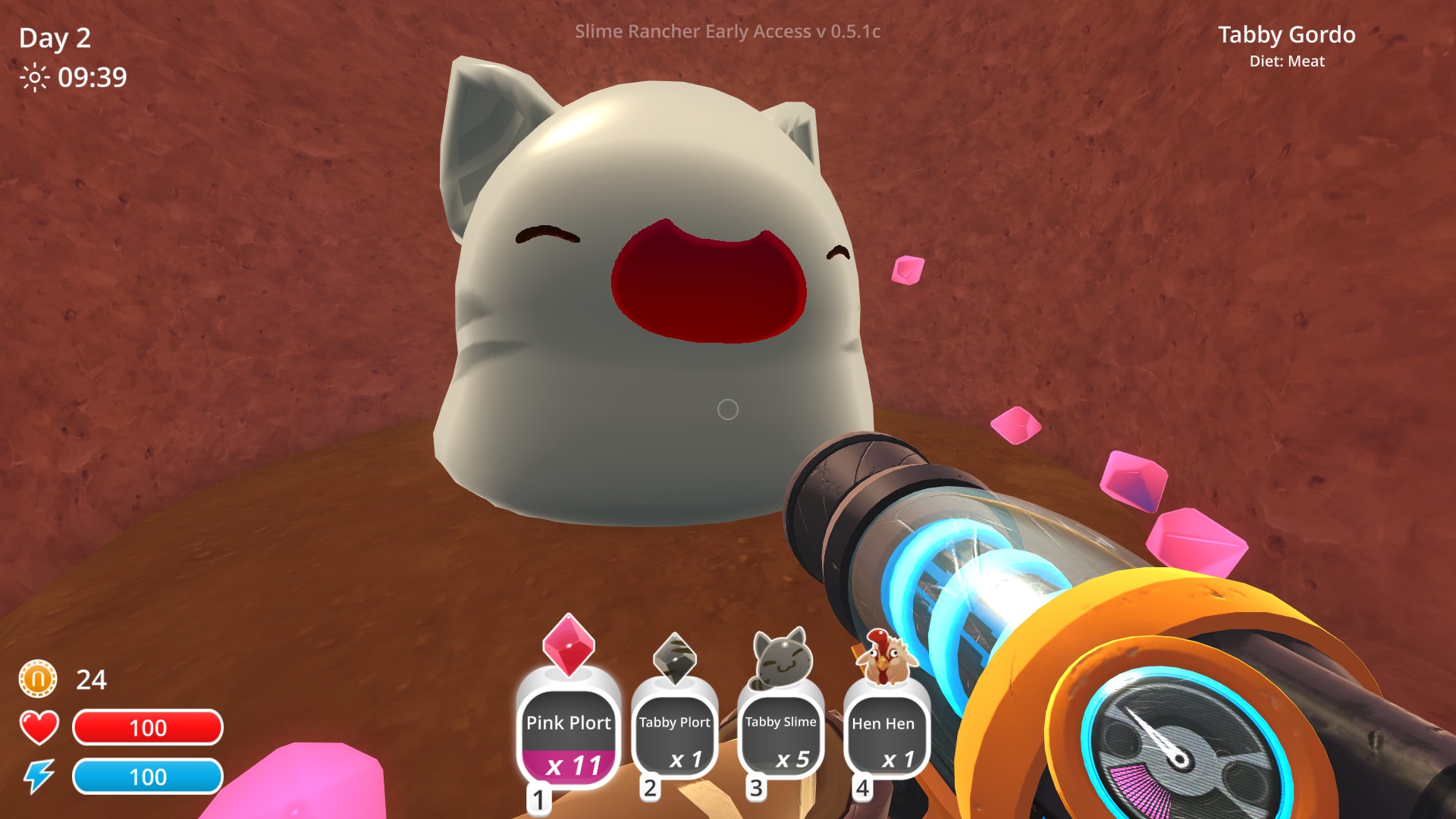Viewport: 1456px width, 819px height.
Task: Click the Tabby Gordo title text
Action: (1287, 35)
